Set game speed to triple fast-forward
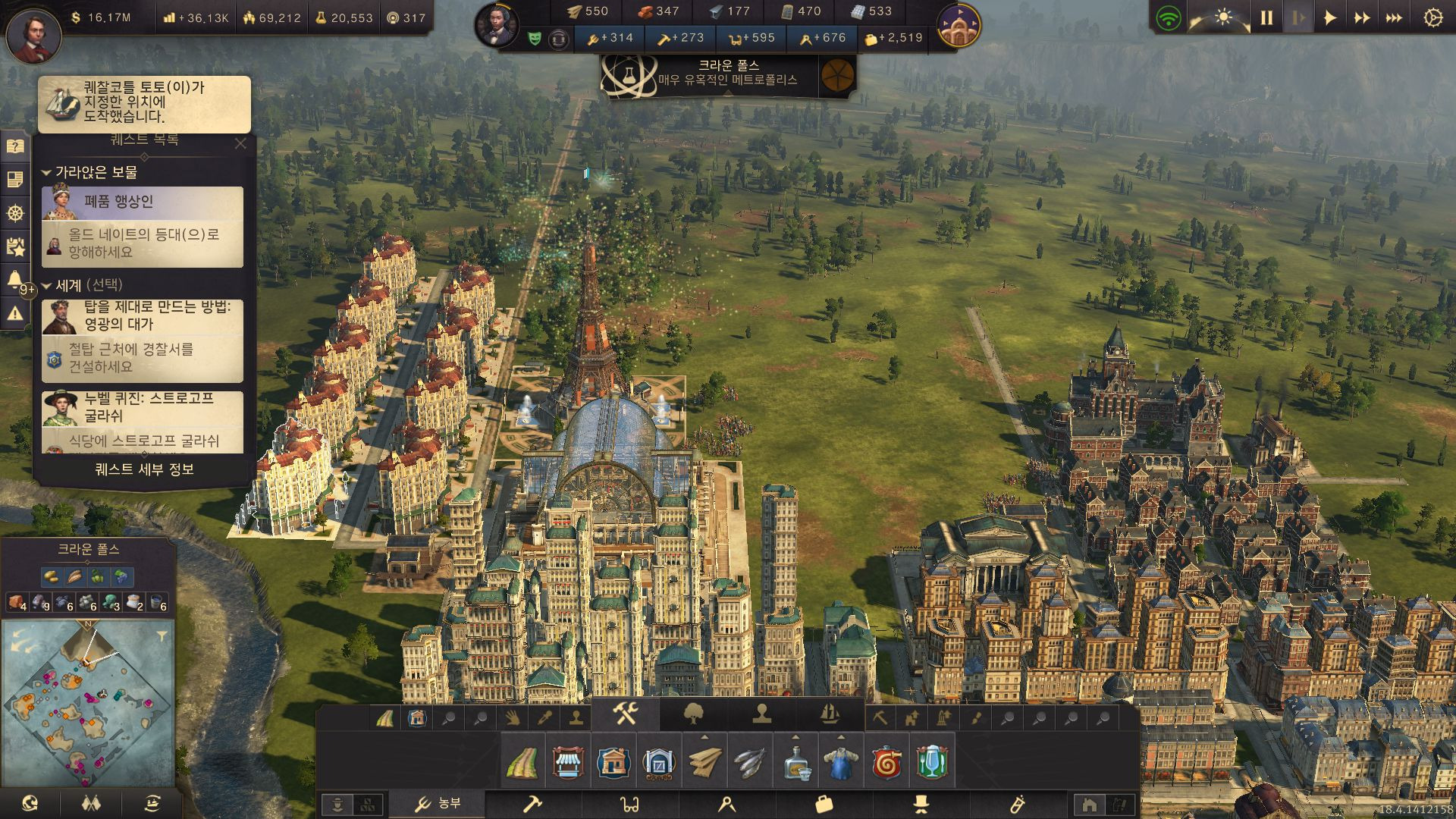Screen dimensions: 1456x819 tap(1394, 18)
